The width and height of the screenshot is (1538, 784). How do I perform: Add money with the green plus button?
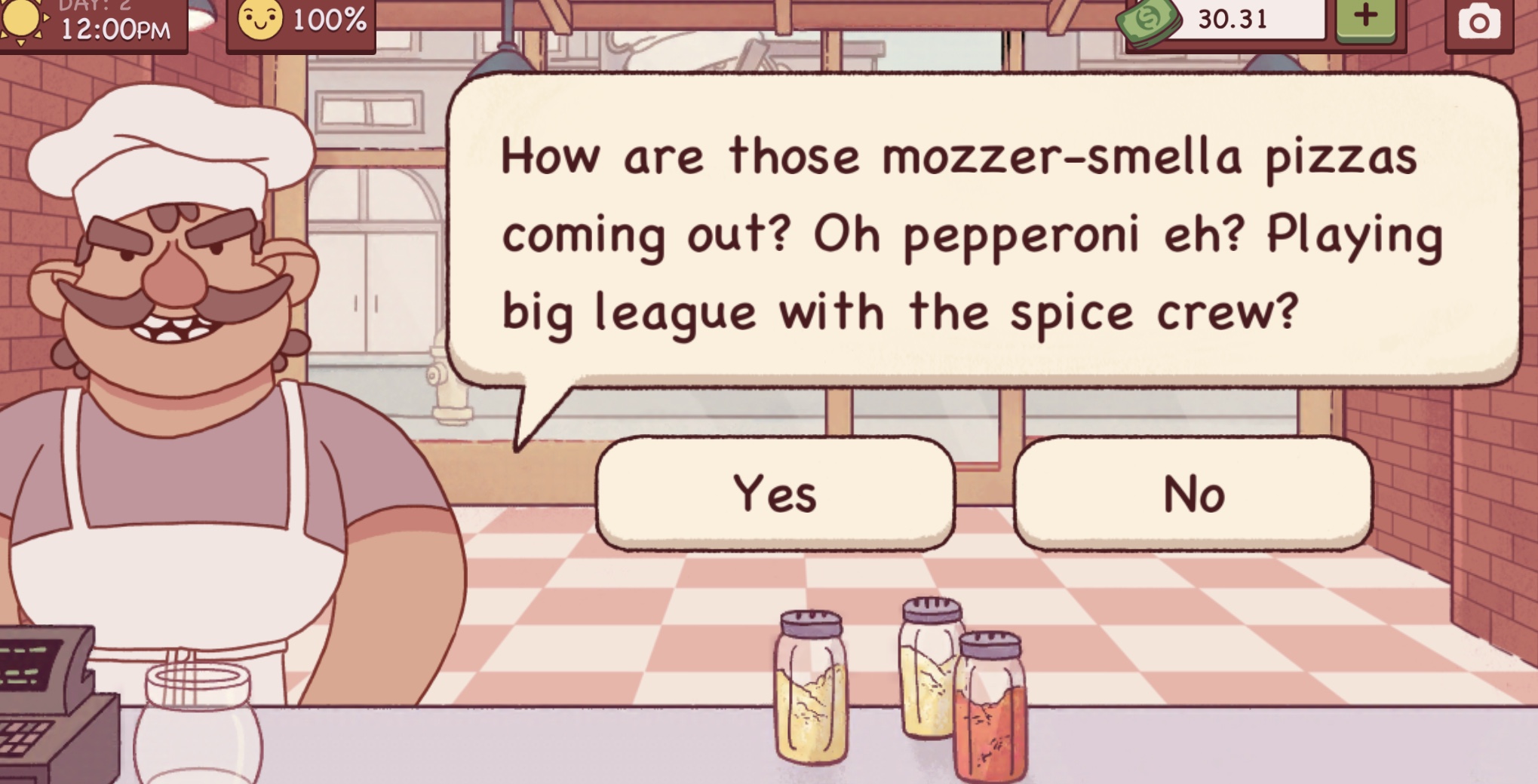point(1366,18)
